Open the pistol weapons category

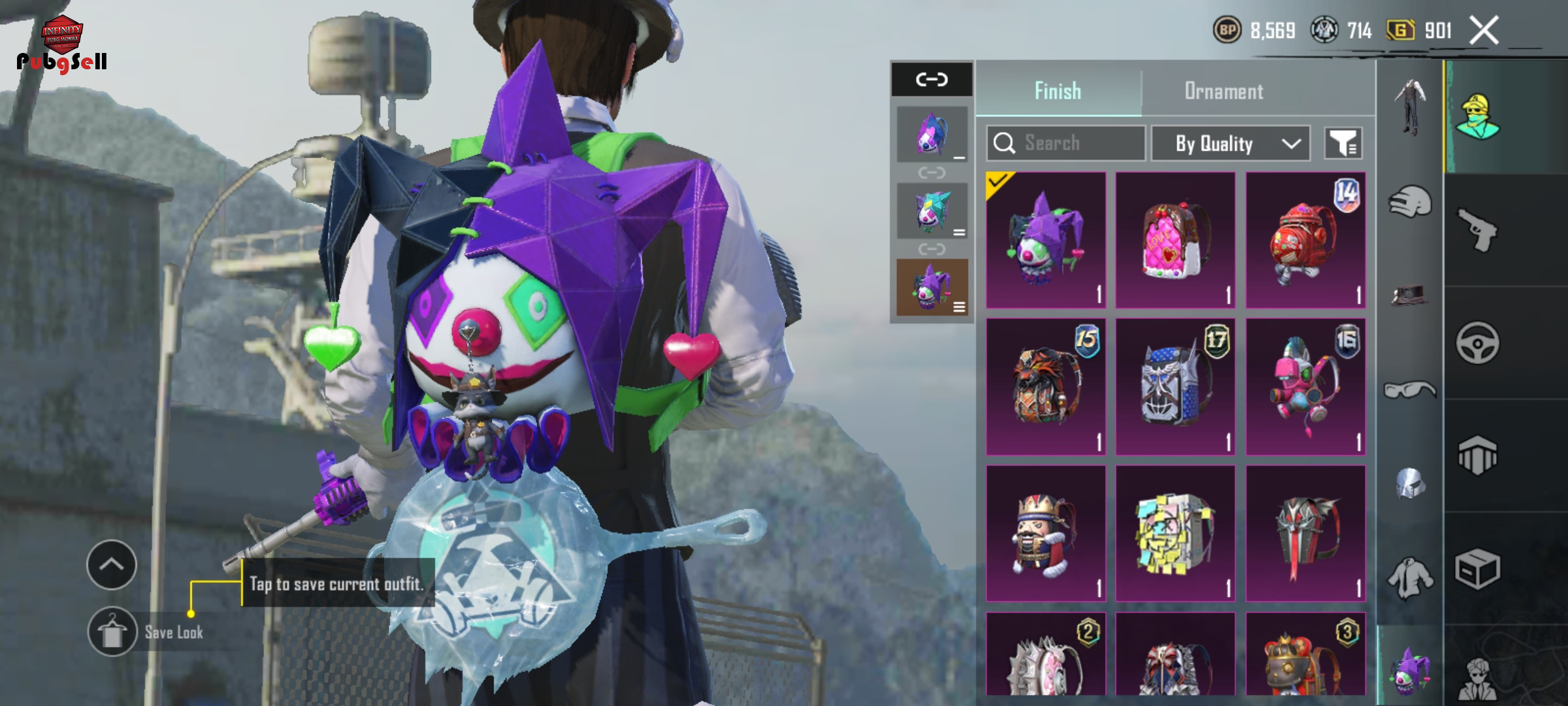[x=1477, y=229]
